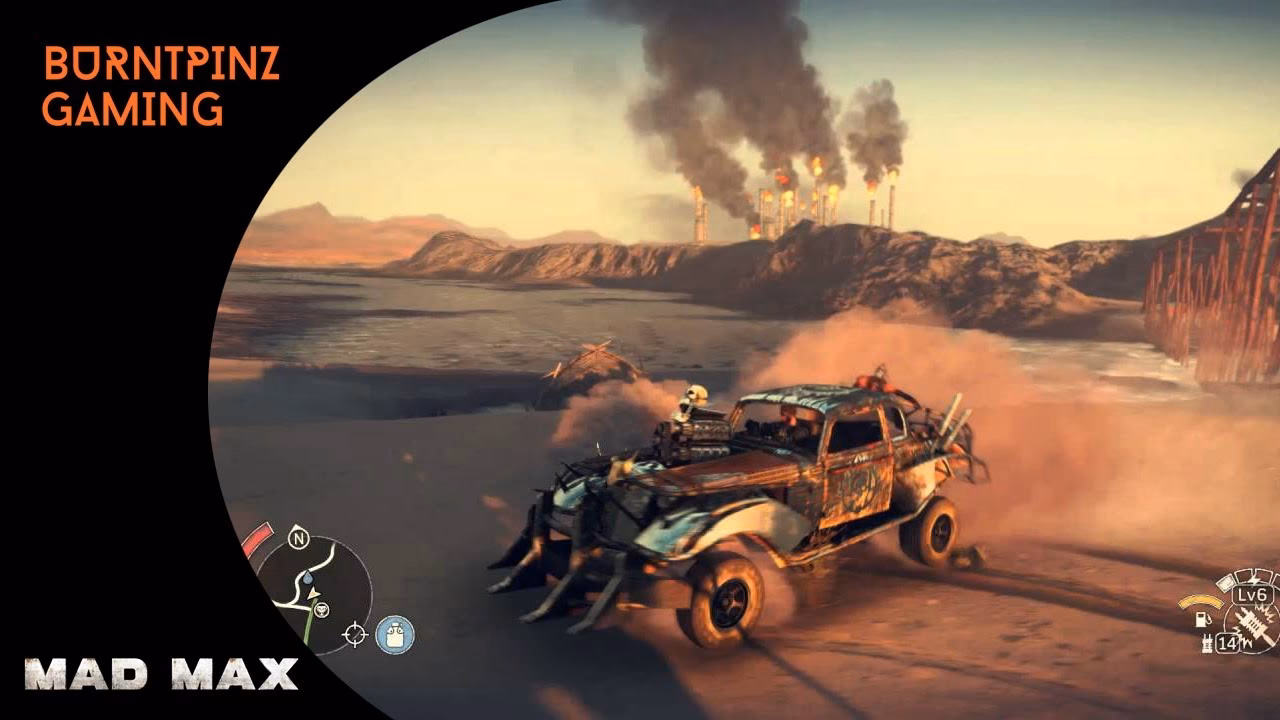1280x720 pixels.
Task: Expand the harpoon ammo count 14 display
Action: click(x=1228, y=642)
